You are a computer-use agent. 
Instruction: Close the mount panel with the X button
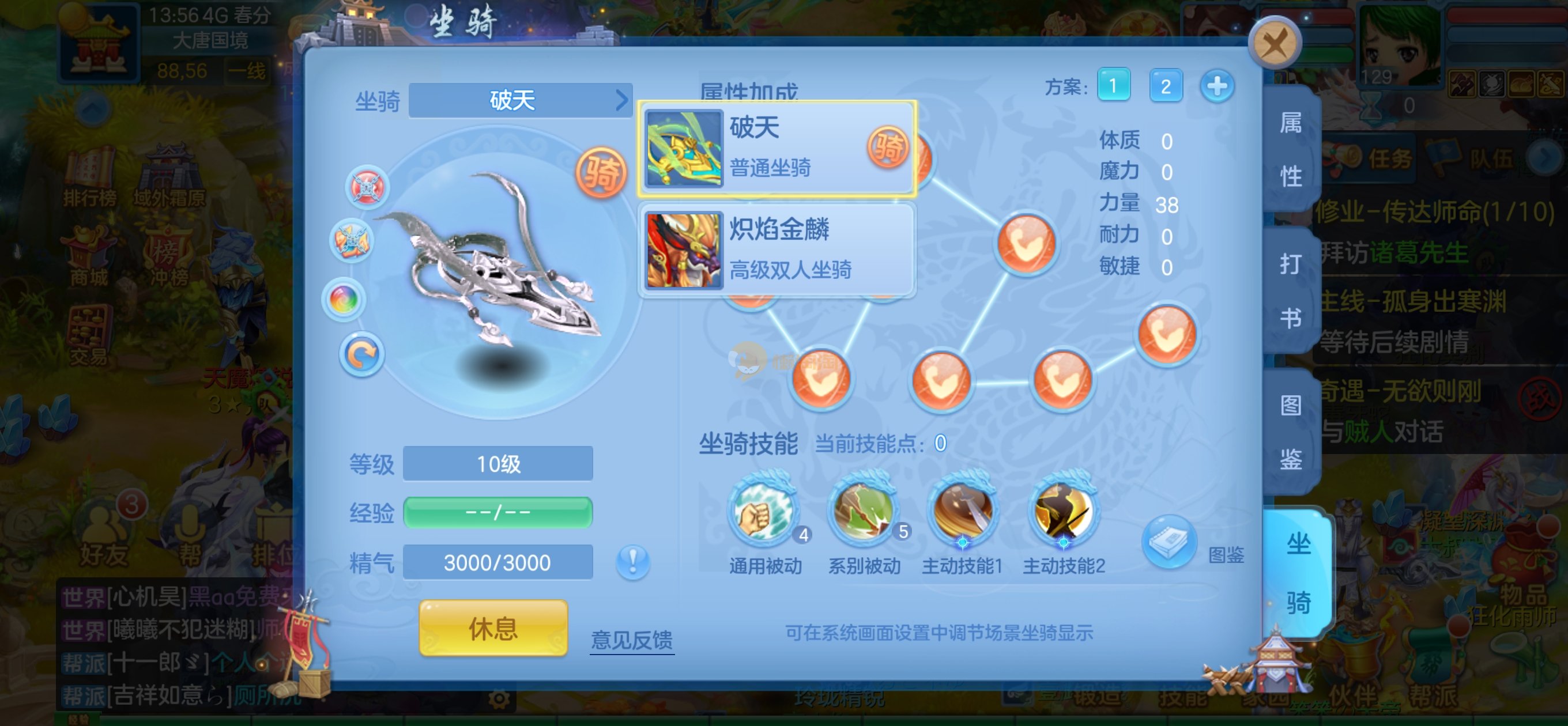click(x=1274, y=43)
